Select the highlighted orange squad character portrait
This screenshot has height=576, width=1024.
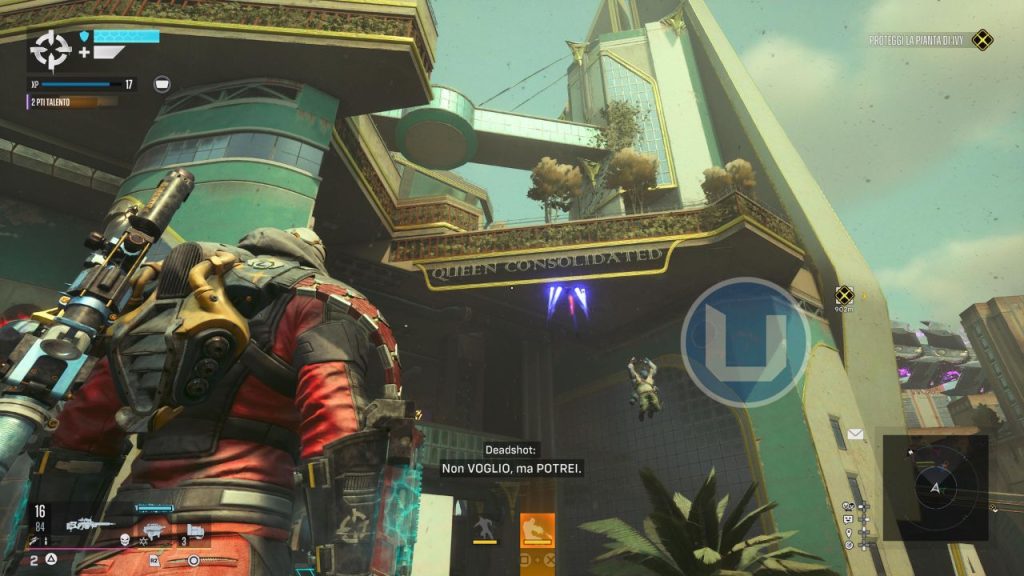click(x=537, y=529)
